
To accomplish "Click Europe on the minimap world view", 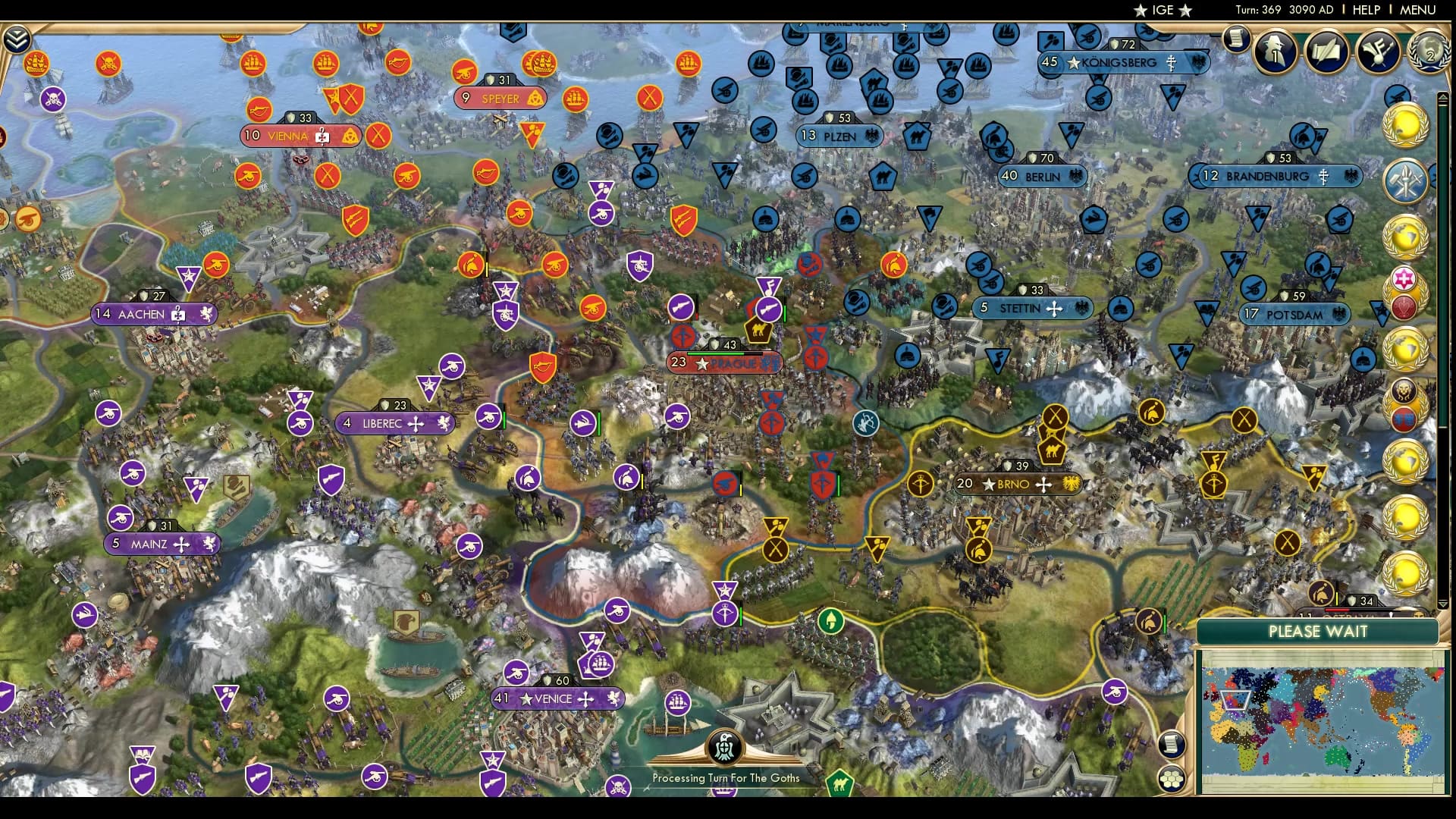I will tap(1235, 699).
